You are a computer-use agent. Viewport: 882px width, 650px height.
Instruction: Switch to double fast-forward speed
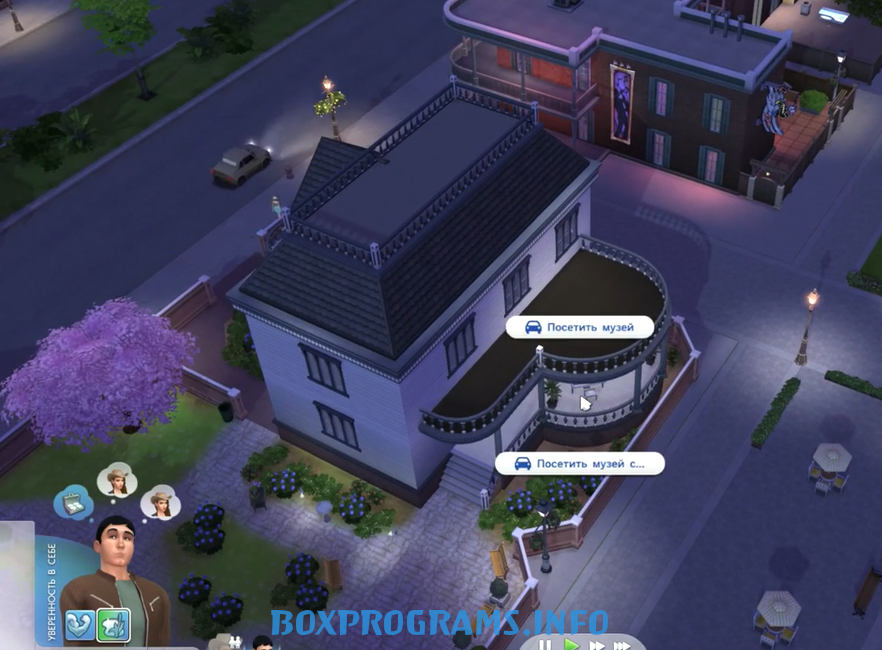coord(596,644)
